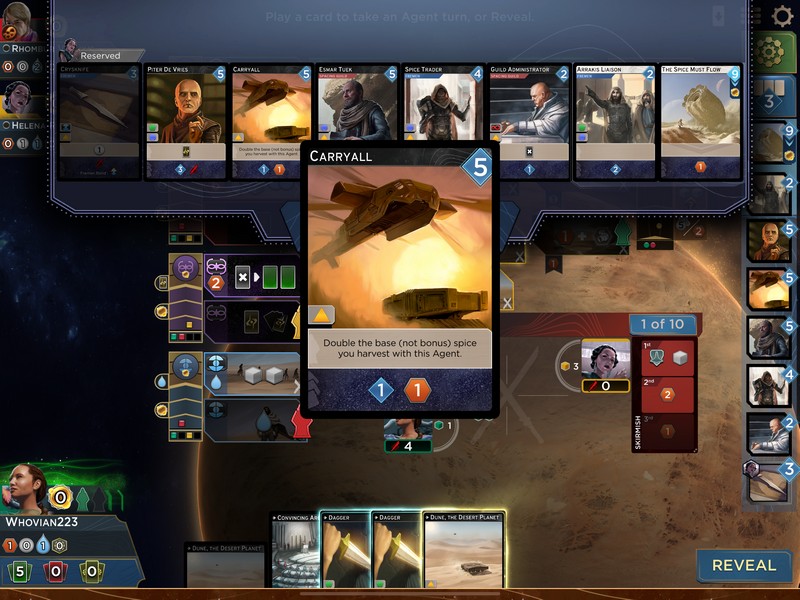Click the green gear icon in sidebar
The width and height of the screenshot is (800, 600).
tap(774, 52)
